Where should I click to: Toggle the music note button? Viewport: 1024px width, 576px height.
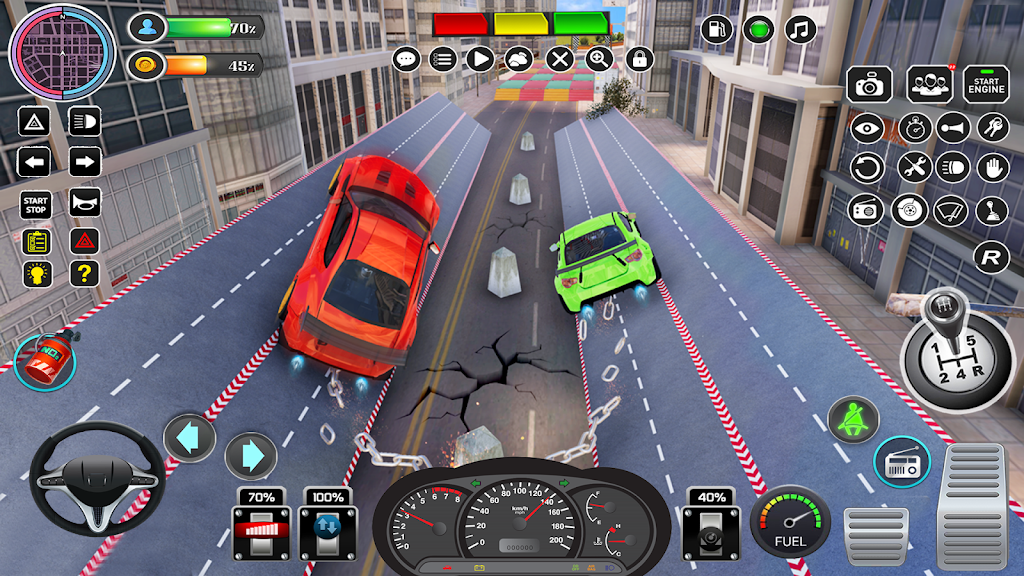coord(799,29)
